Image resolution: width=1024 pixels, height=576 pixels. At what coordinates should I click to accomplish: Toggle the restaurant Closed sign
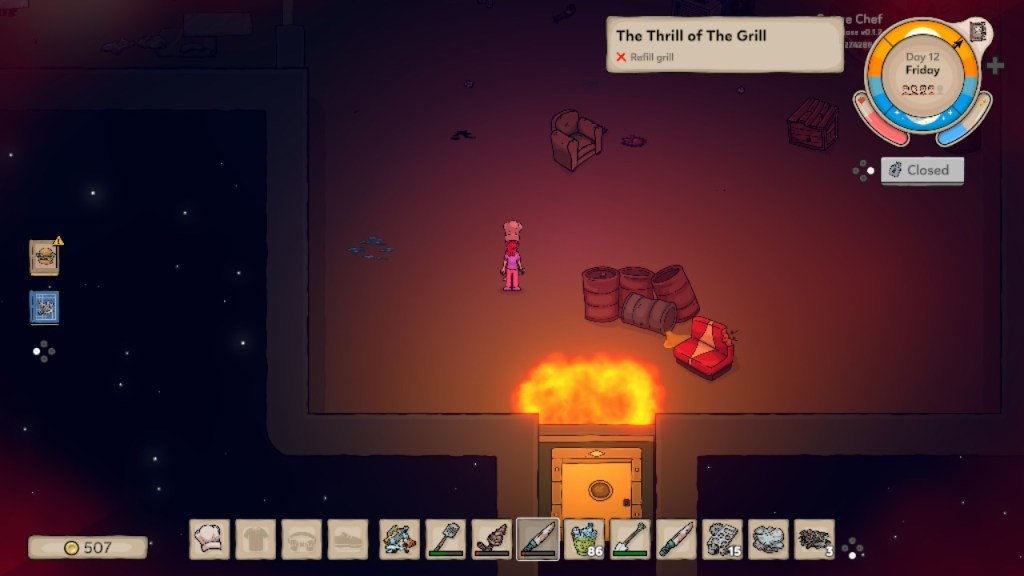tap(922, 170)
